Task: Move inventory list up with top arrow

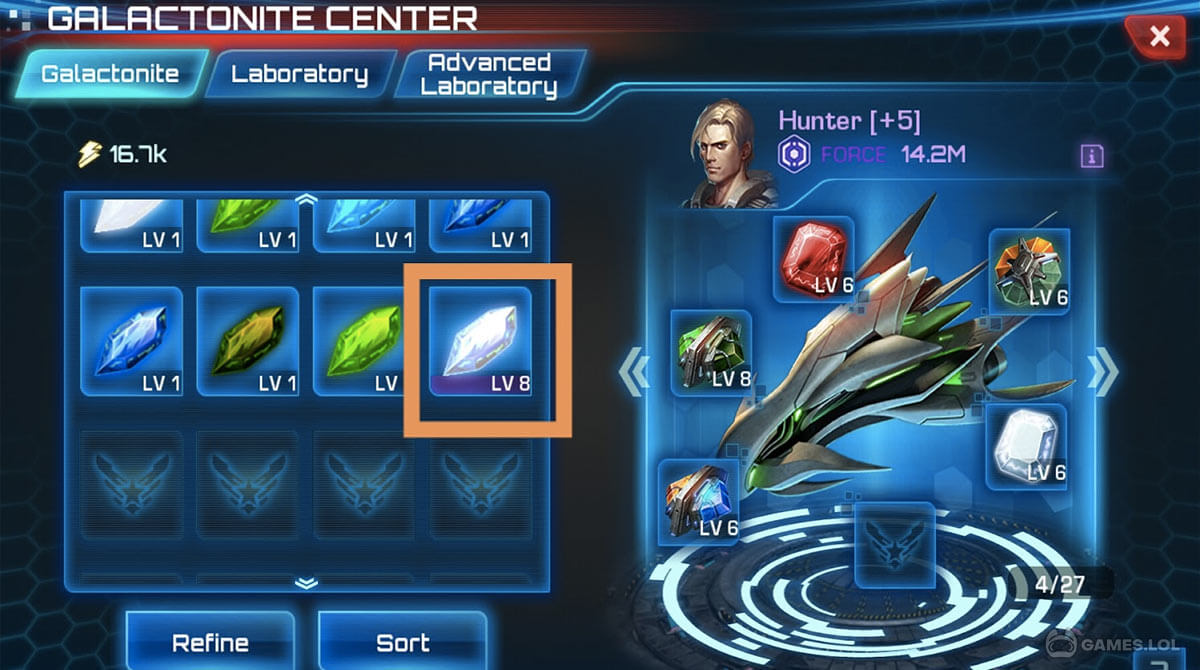Action: pos(307,199)
